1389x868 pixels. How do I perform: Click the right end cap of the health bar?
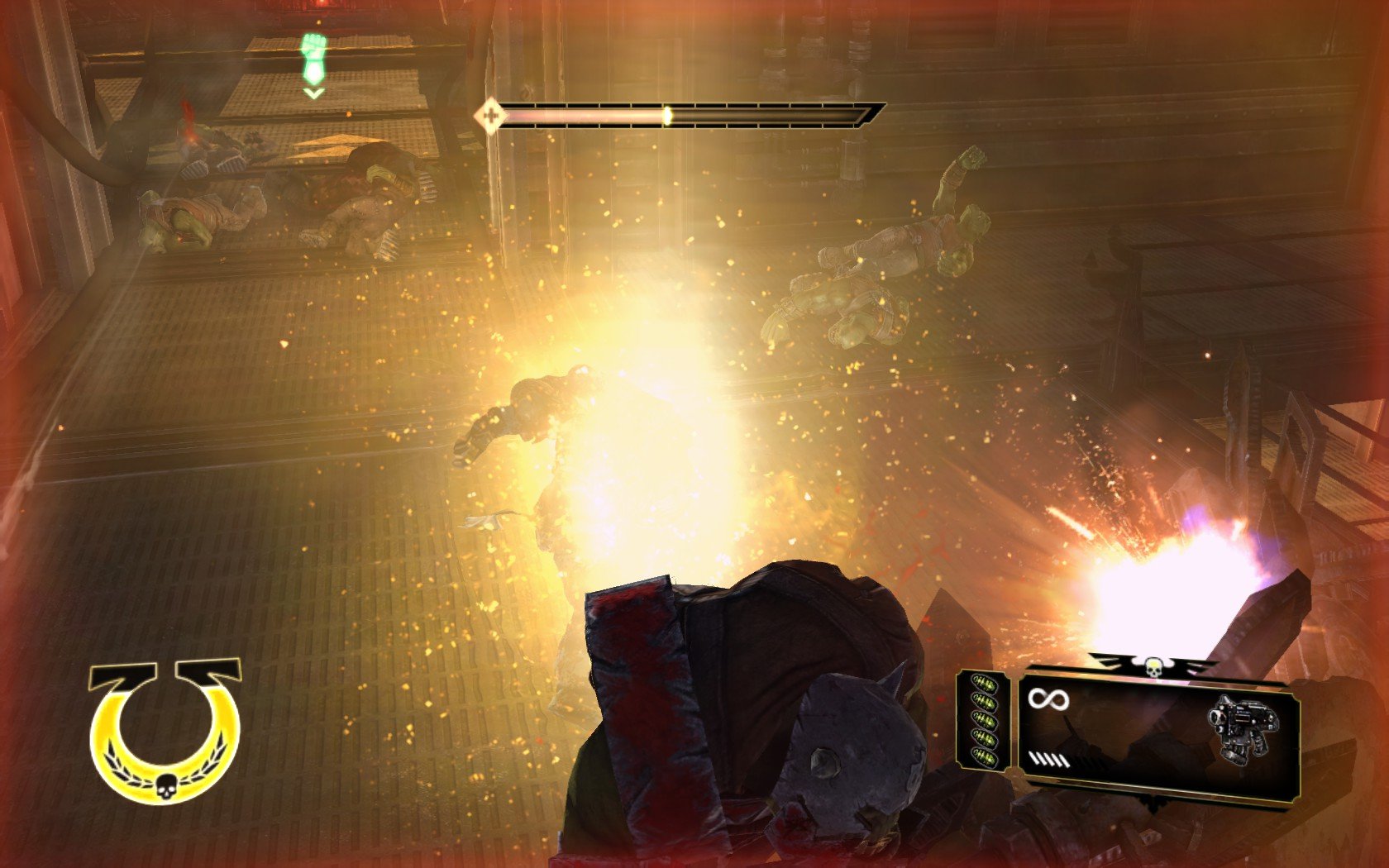point(866,114)
